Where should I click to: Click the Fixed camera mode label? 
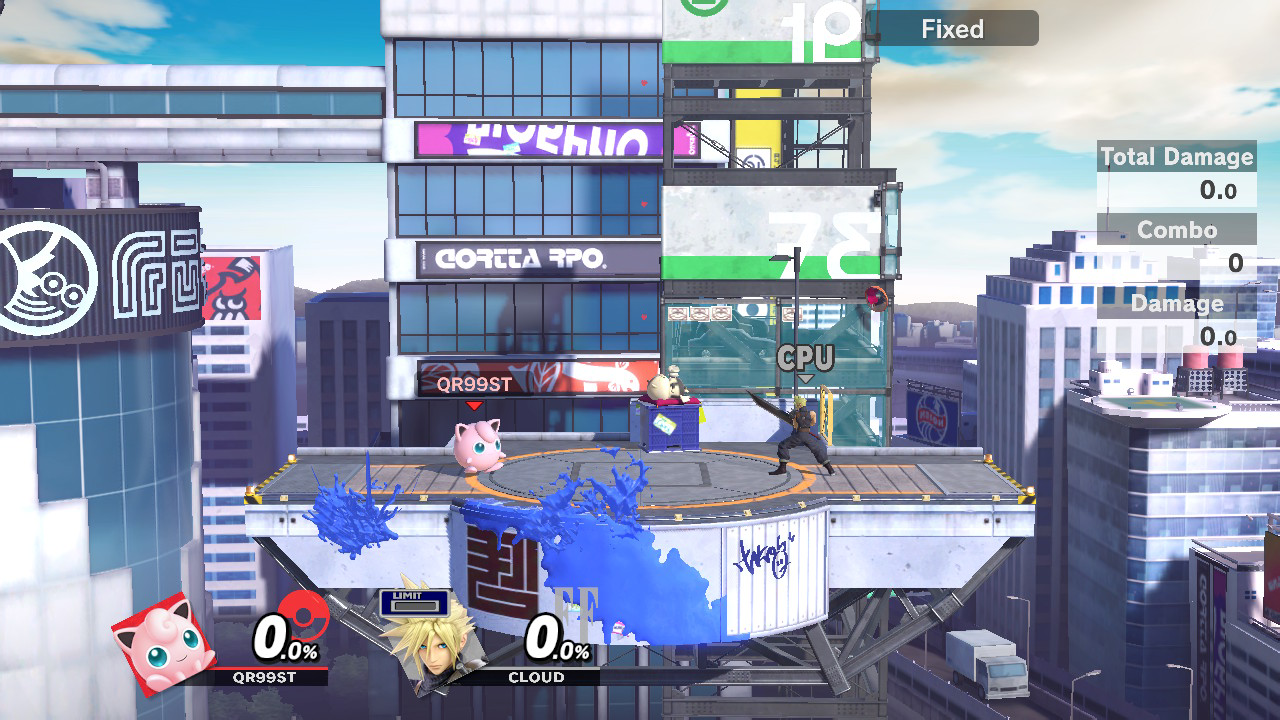tap(952, 29)
